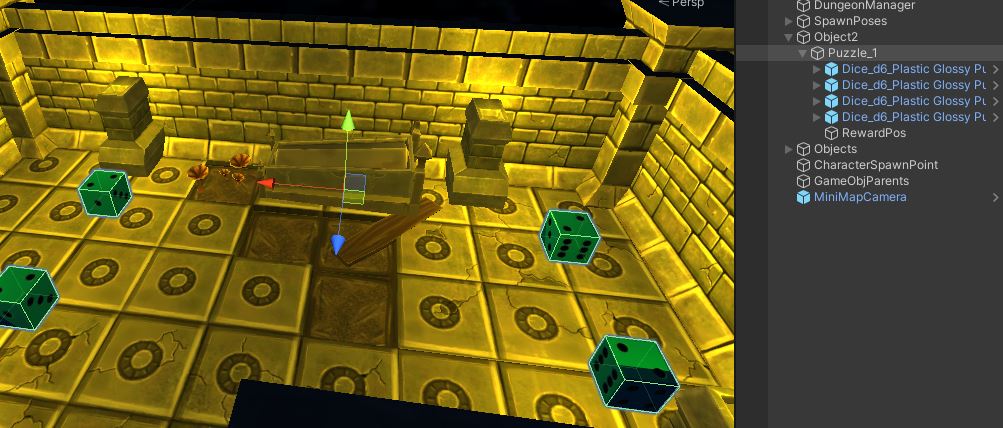This screenshot has width=1003, height=428.
Task: Expand the SpawnPoses arrow
Action: 789,21
